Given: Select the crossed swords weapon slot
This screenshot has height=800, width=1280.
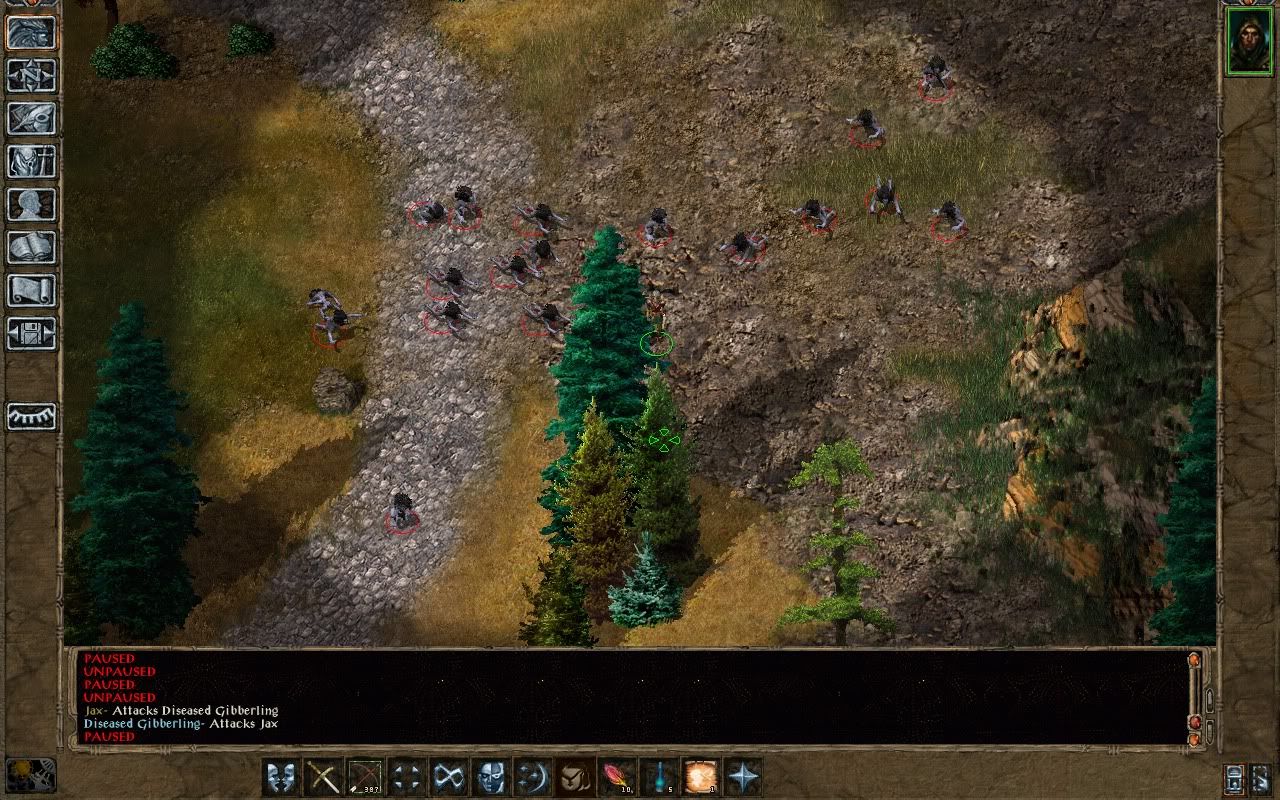Looking at the screenshot, I should click(x=323, y=776).
